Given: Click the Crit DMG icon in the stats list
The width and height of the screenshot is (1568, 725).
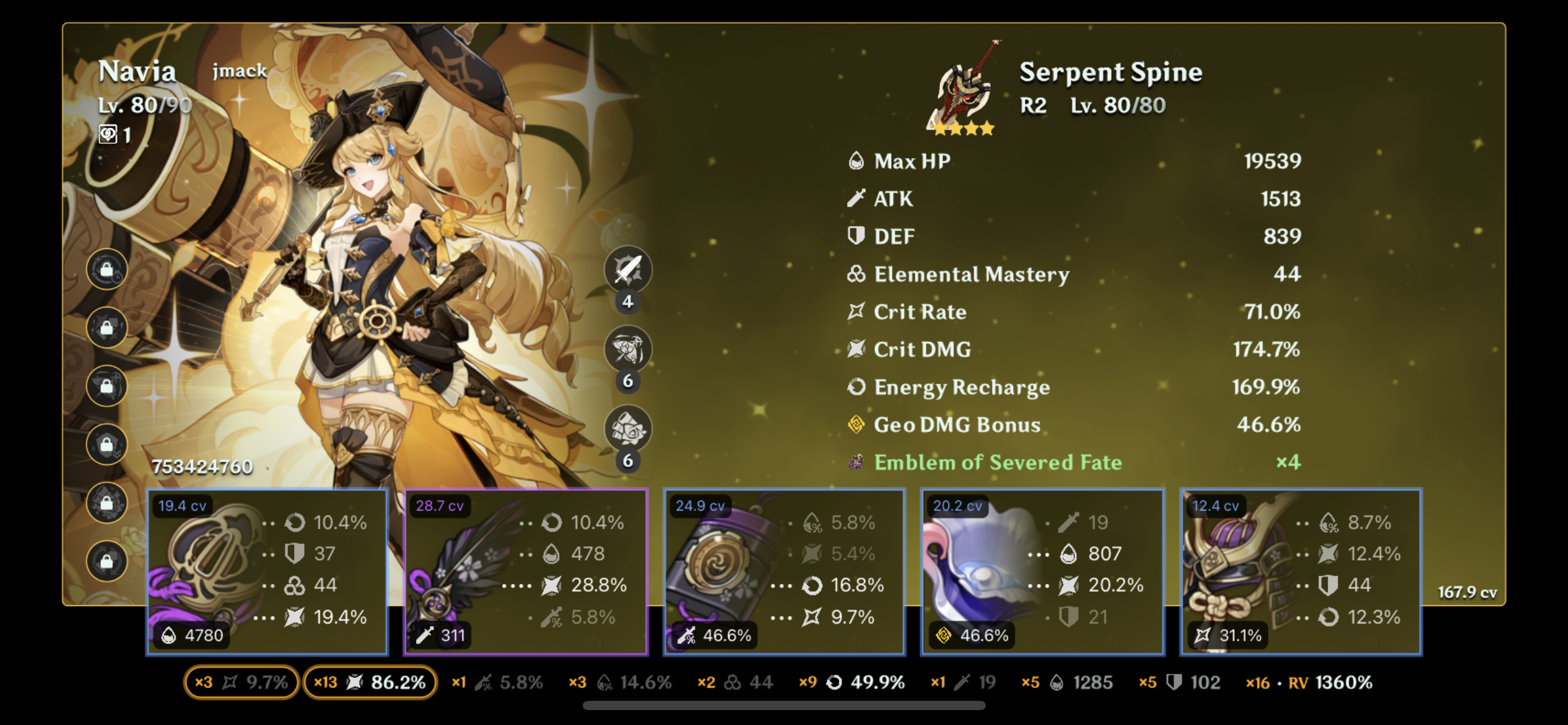Looking at the screenshot, I should (x=856, y=349).
